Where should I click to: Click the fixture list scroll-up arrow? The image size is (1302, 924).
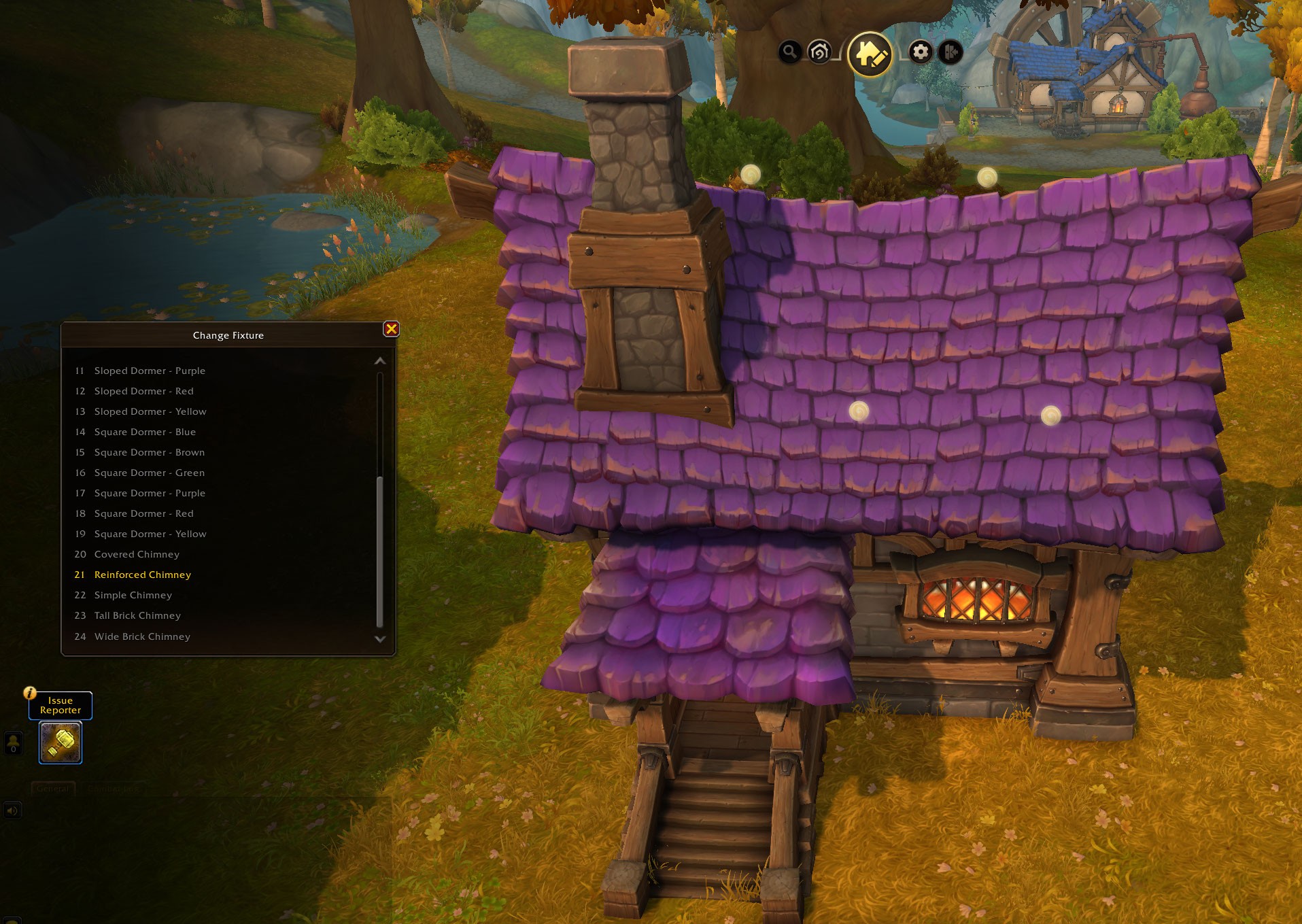point(380,361)
